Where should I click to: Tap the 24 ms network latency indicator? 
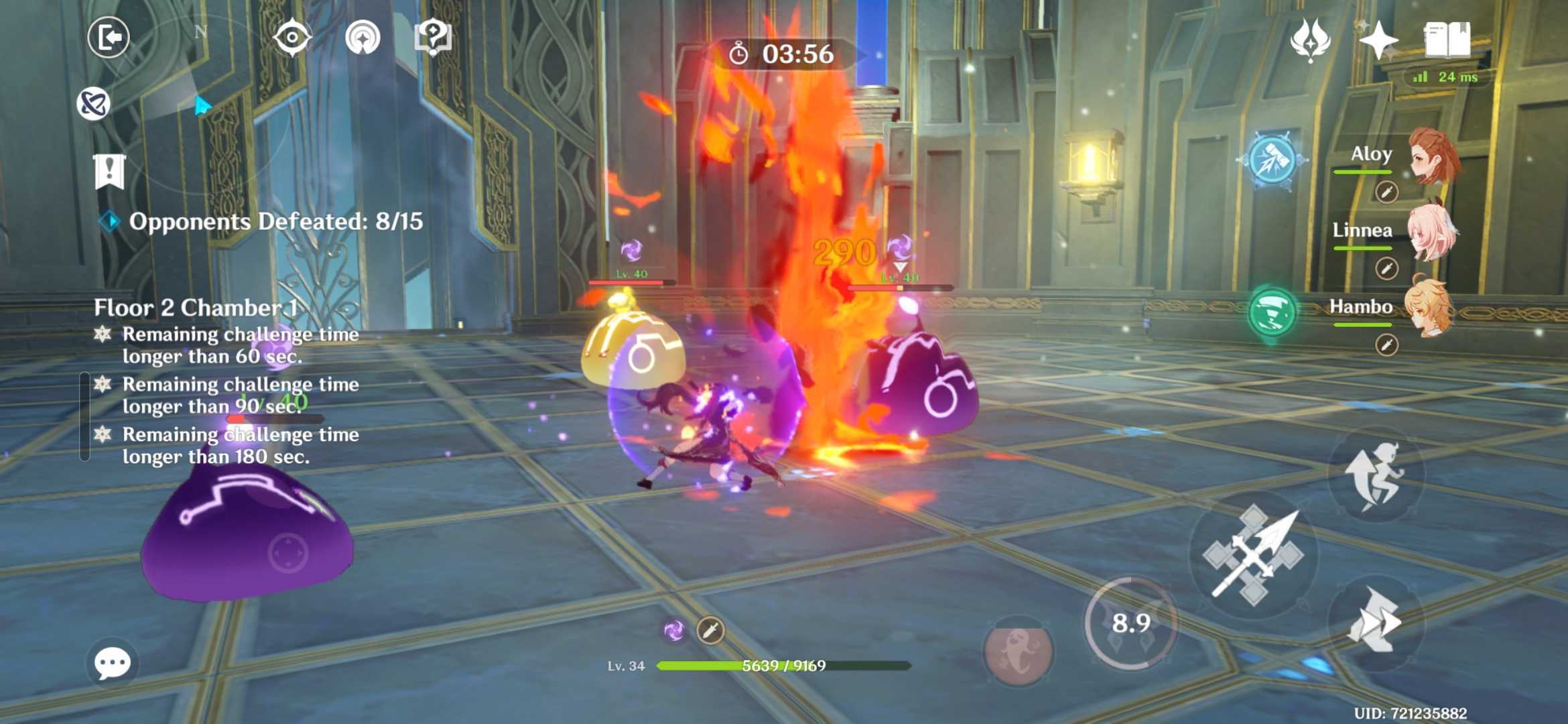(1446, 76)
